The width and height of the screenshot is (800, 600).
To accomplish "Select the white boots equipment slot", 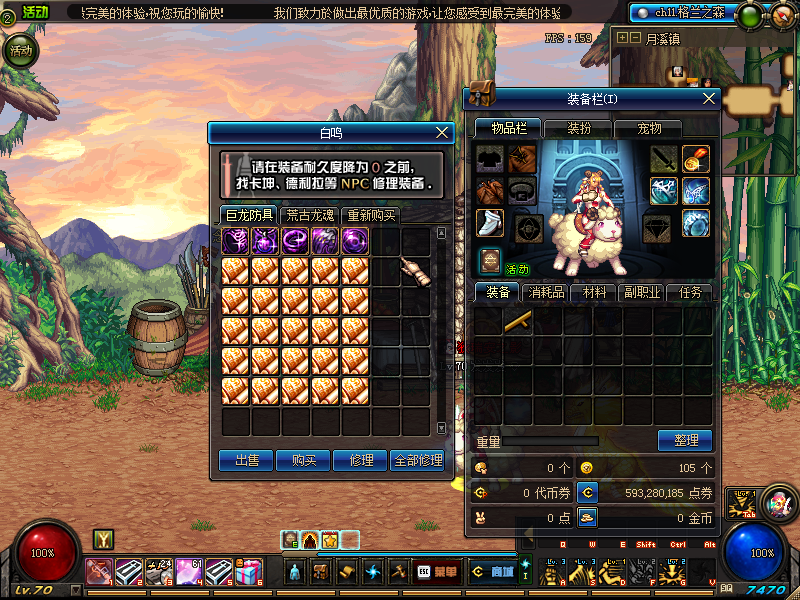I will coord(489,223).
